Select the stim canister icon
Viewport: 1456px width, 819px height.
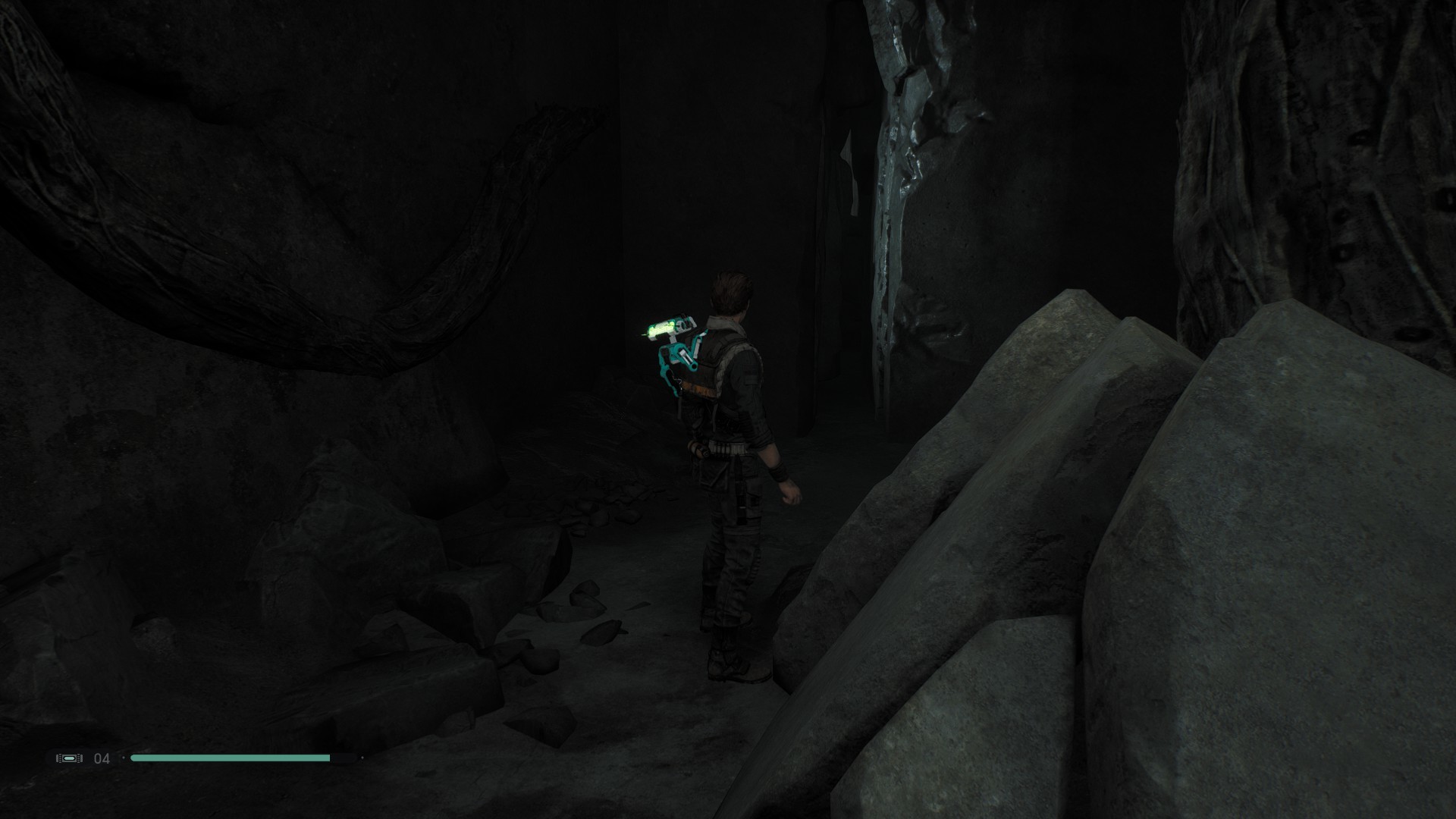point(69,758)
